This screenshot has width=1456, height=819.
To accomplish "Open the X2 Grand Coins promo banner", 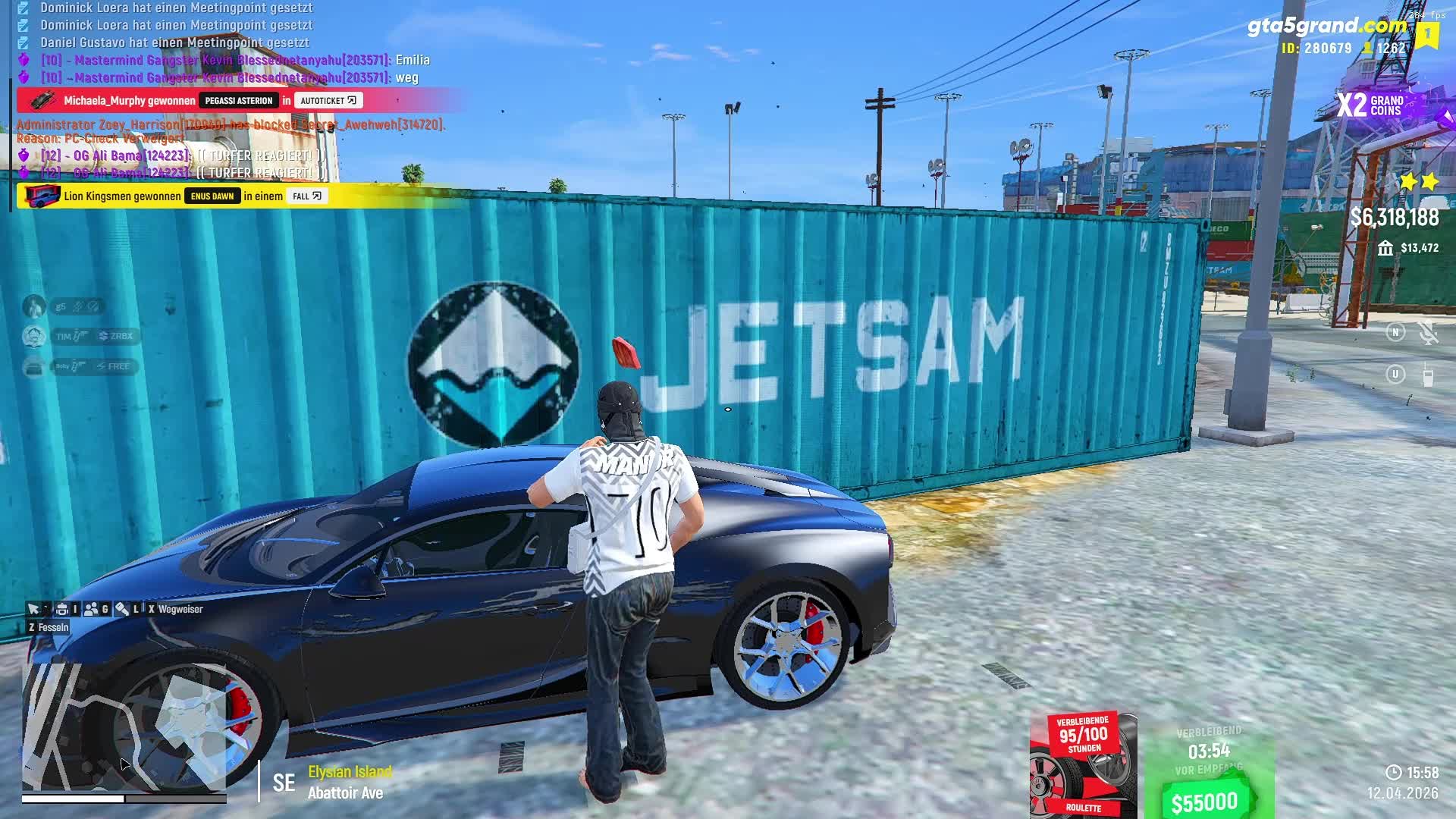I will pyautogui.click(x=1373, y=105).
